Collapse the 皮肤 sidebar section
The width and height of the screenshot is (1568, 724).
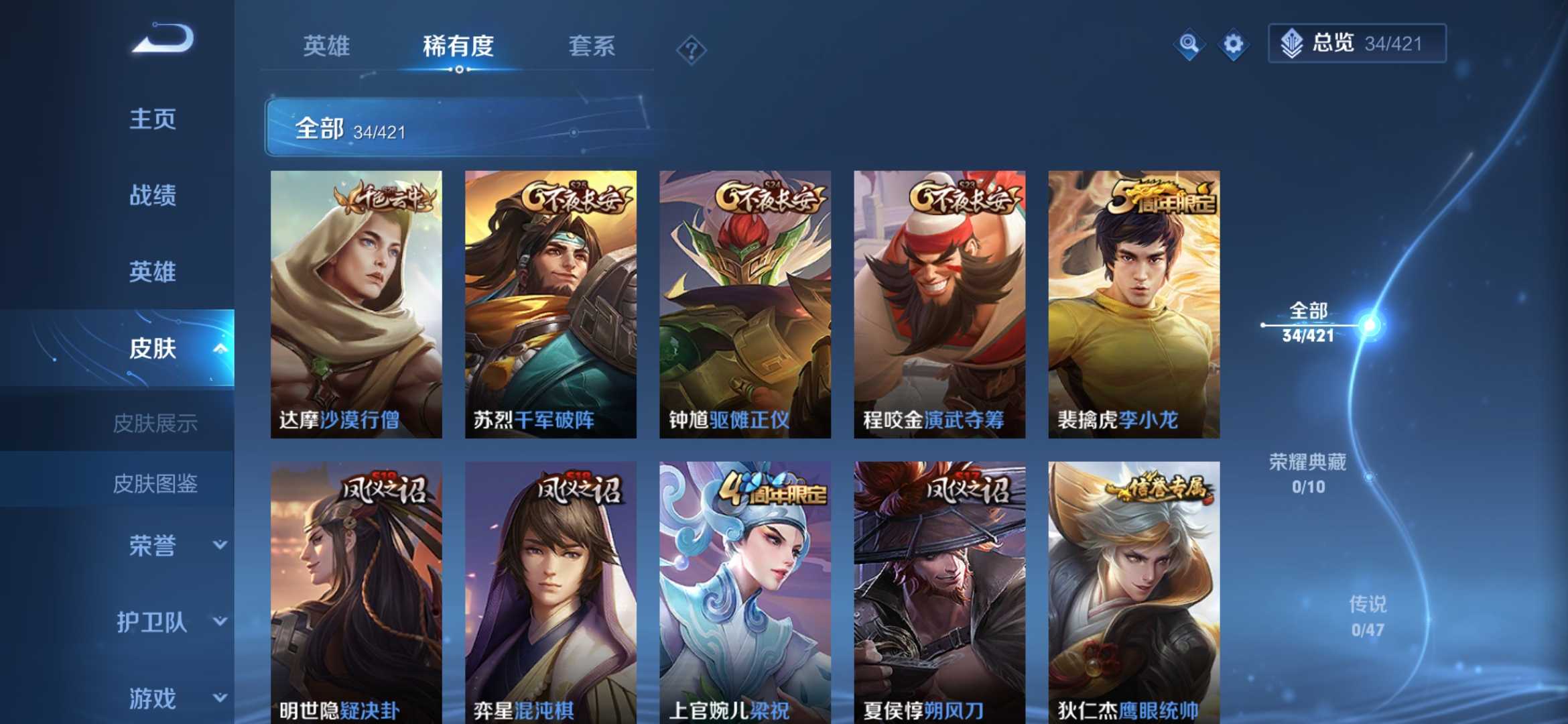pos(221,349)
